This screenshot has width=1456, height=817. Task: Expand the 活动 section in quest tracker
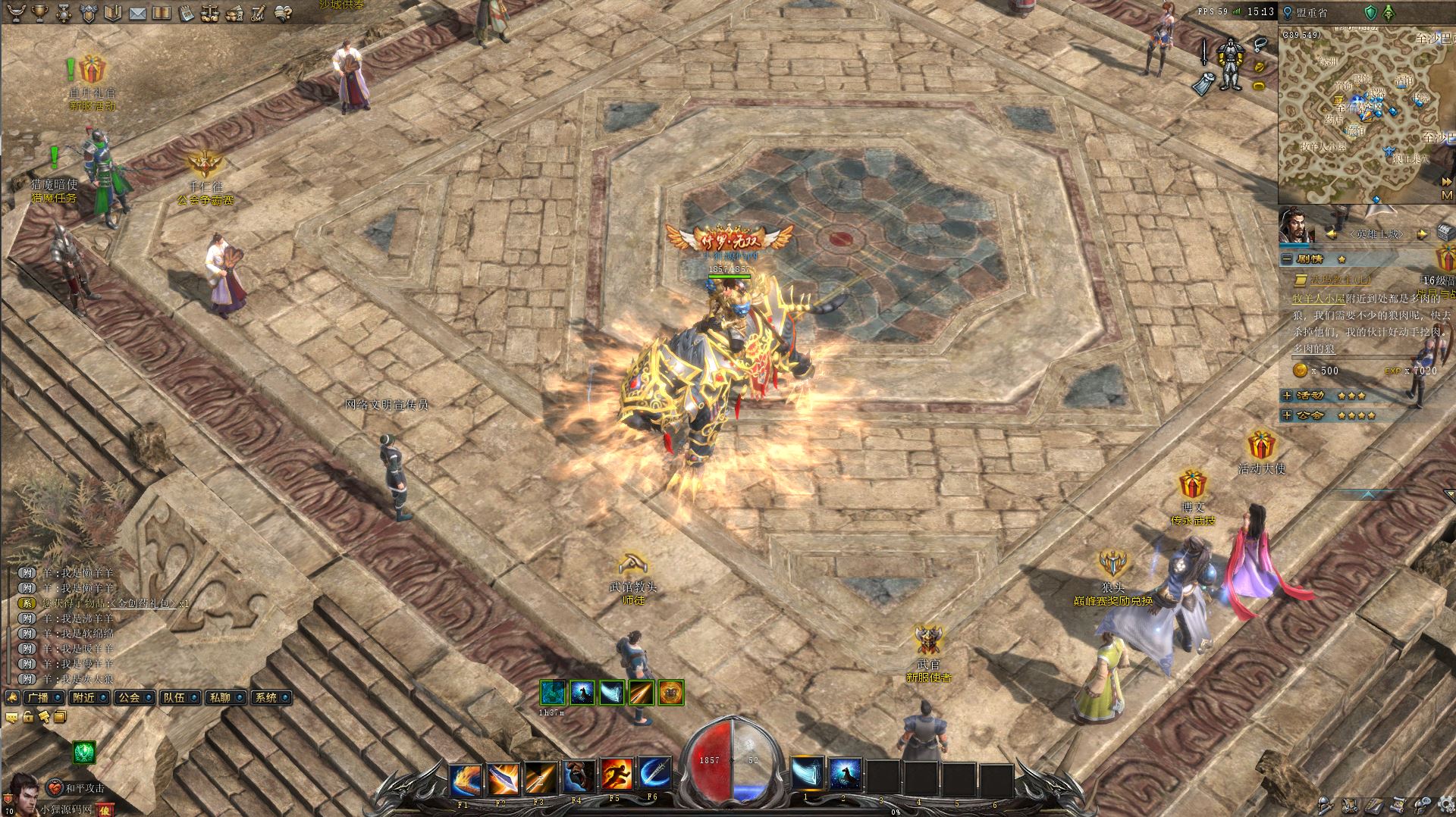click(x=1287, y=396)
